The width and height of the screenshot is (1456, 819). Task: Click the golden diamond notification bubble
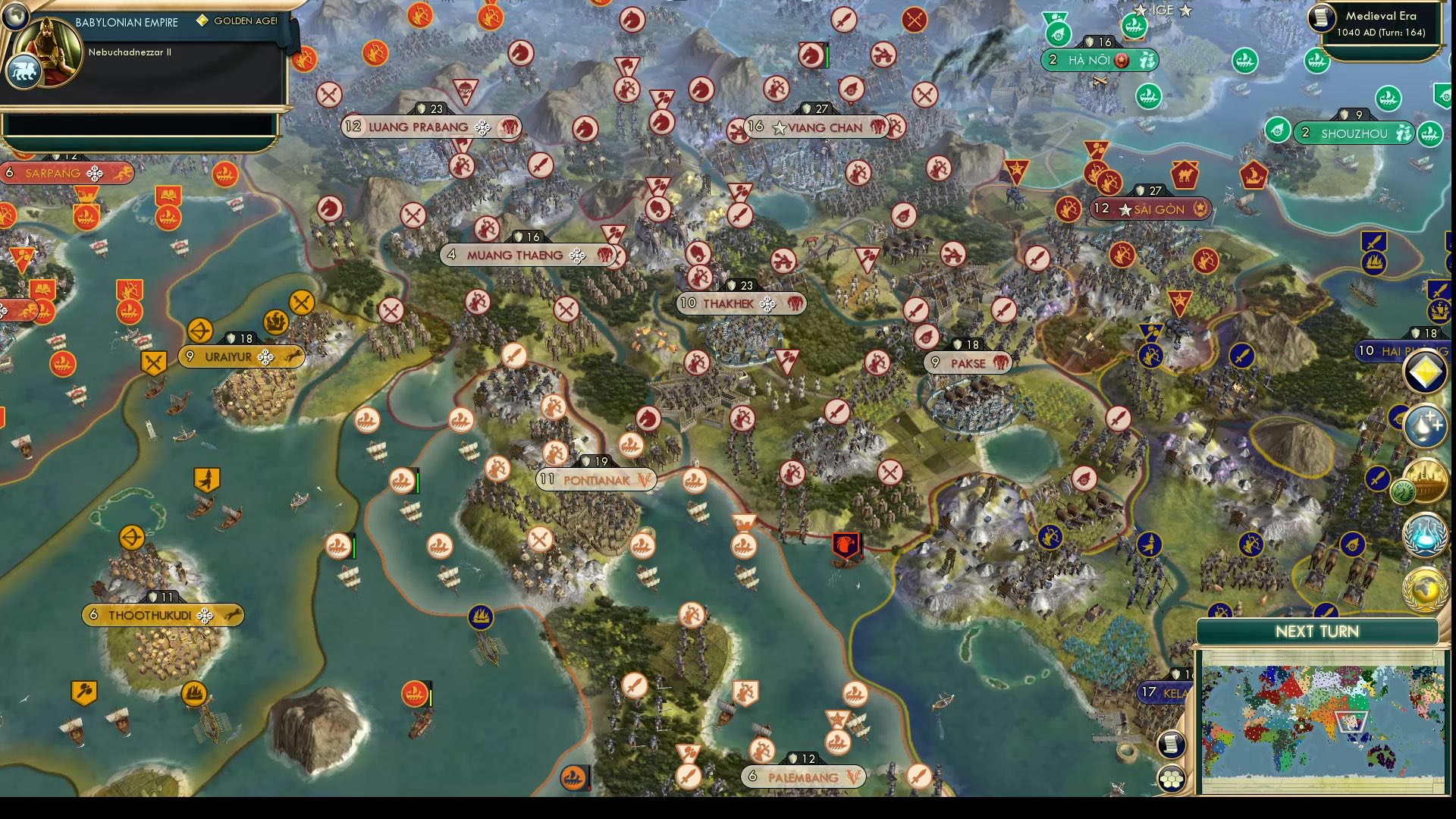(1425, 372)
